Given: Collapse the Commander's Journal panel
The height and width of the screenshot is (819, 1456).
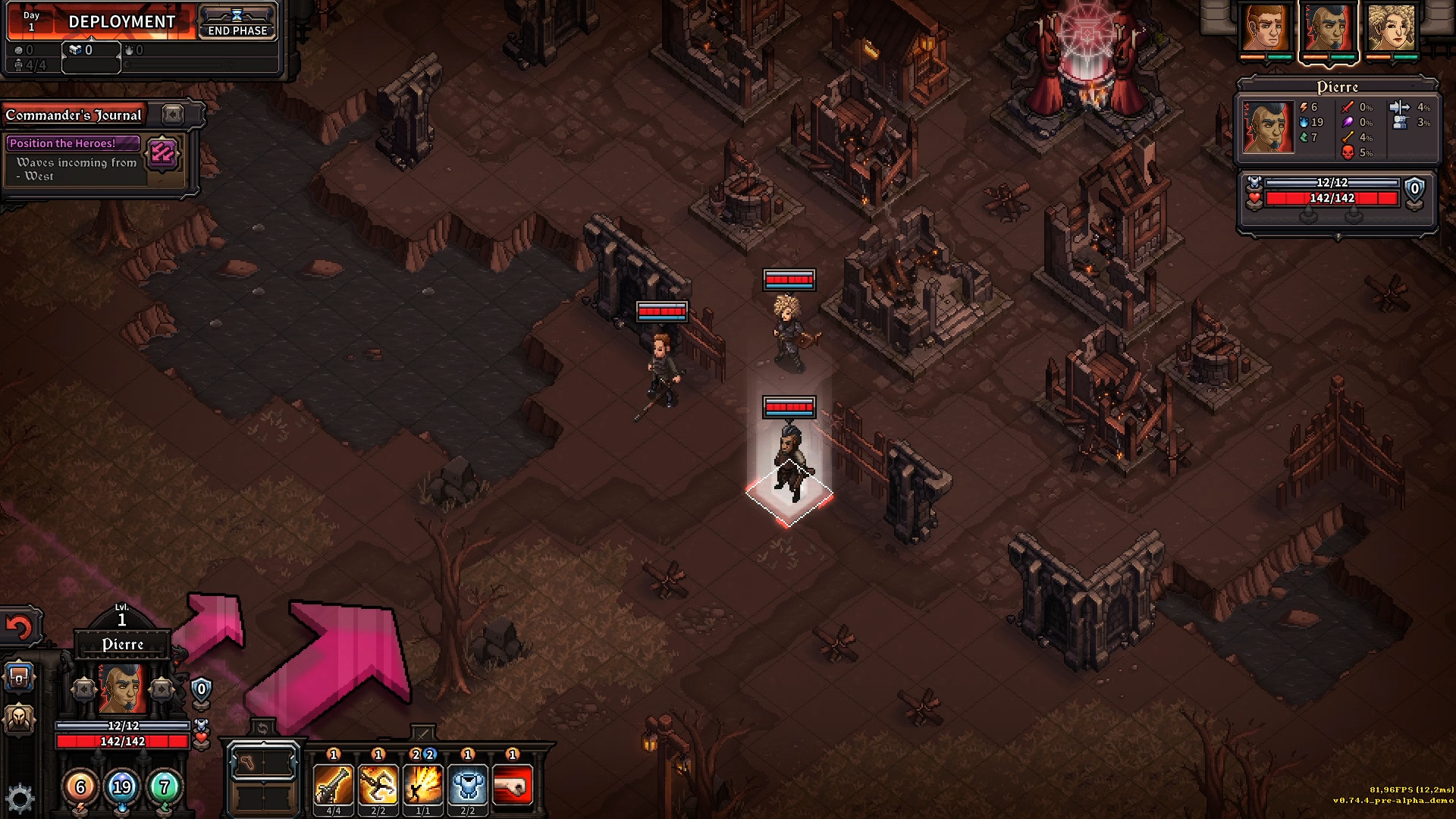Looking at the screenshot, I should [173, 115].
